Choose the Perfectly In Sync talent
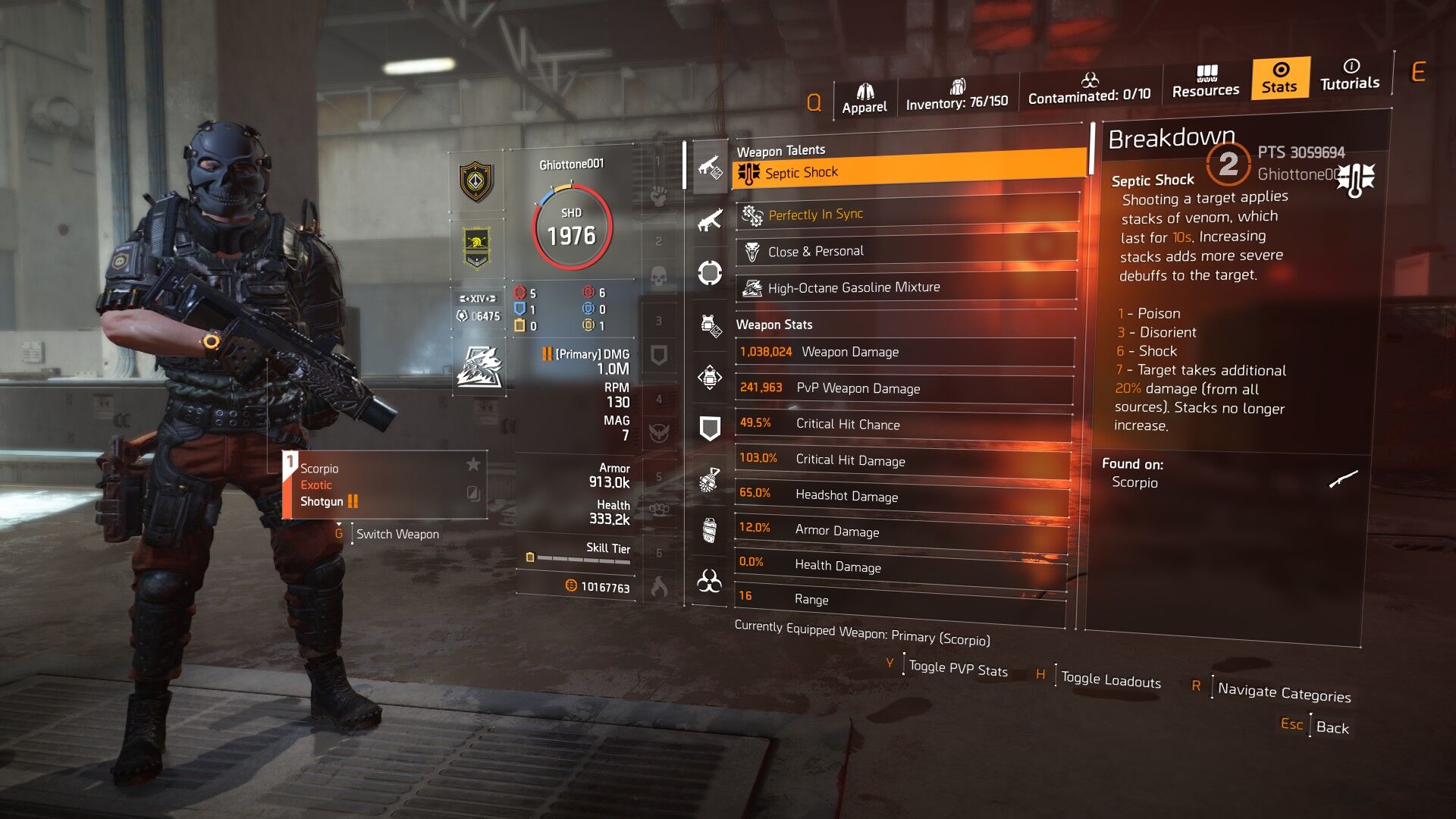The image size is (1456, 819). pyautogui.click(x=907, y=215)
